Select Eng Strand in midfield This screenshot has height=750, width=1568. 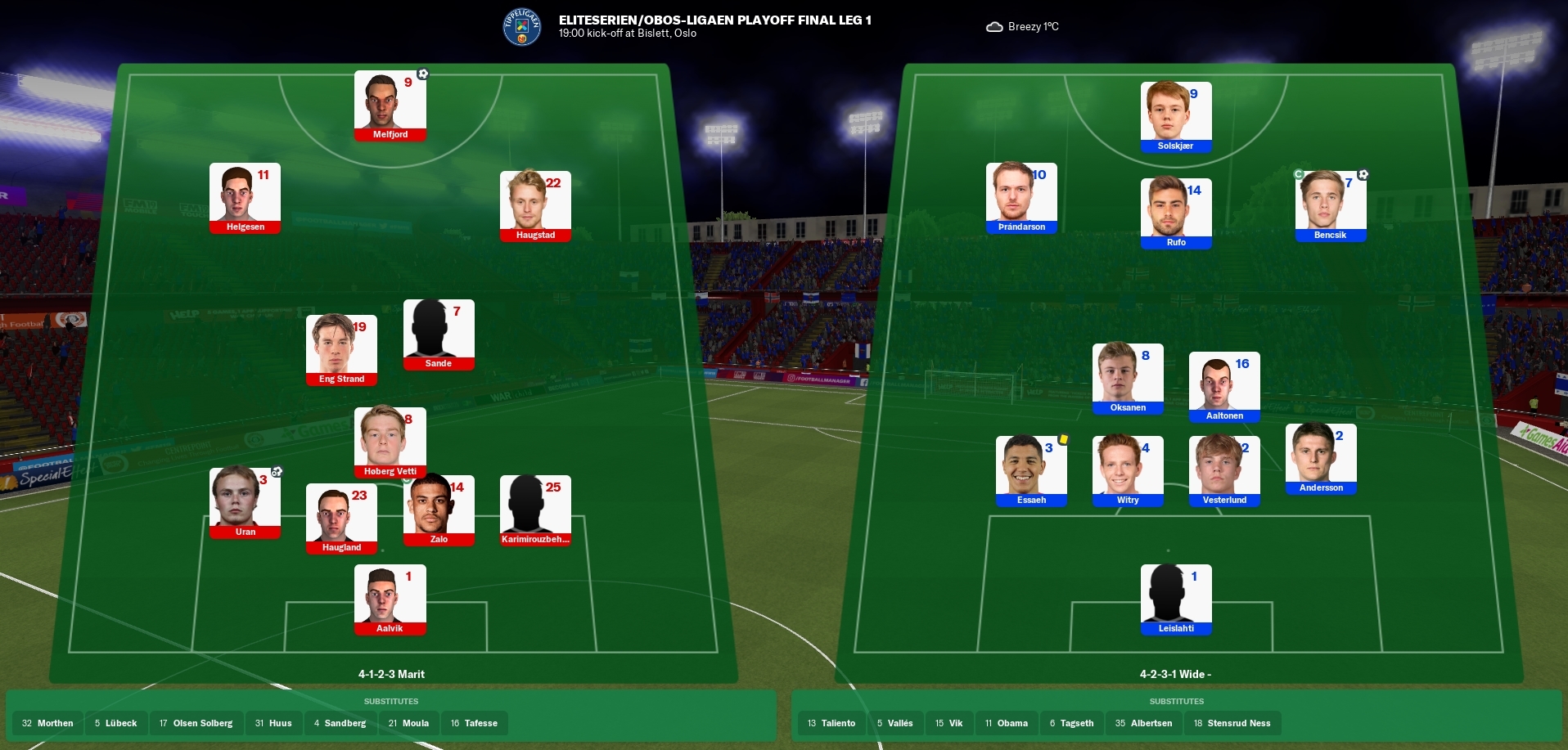(341, 350)
